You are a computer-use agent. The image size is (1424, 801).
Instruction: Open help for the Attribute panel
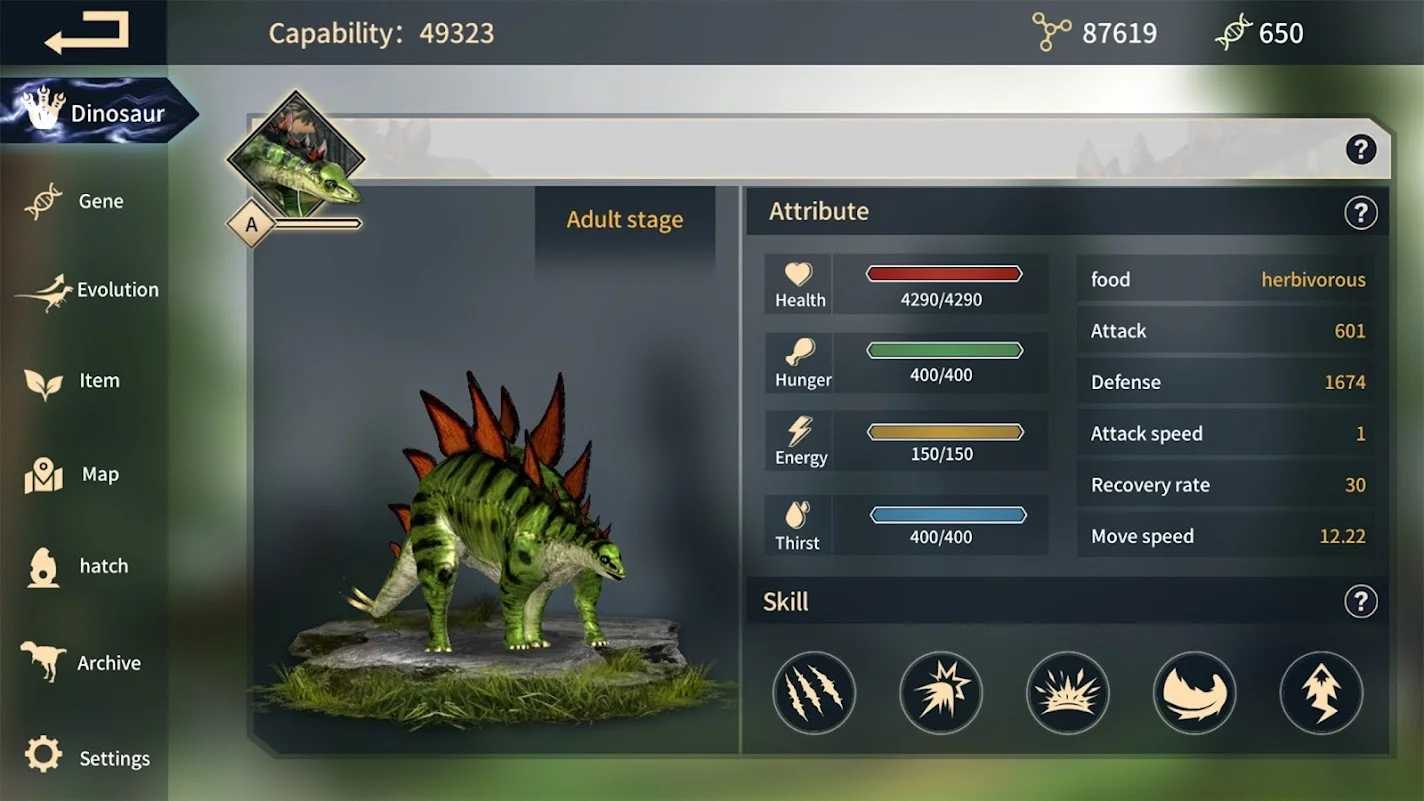1360,212
